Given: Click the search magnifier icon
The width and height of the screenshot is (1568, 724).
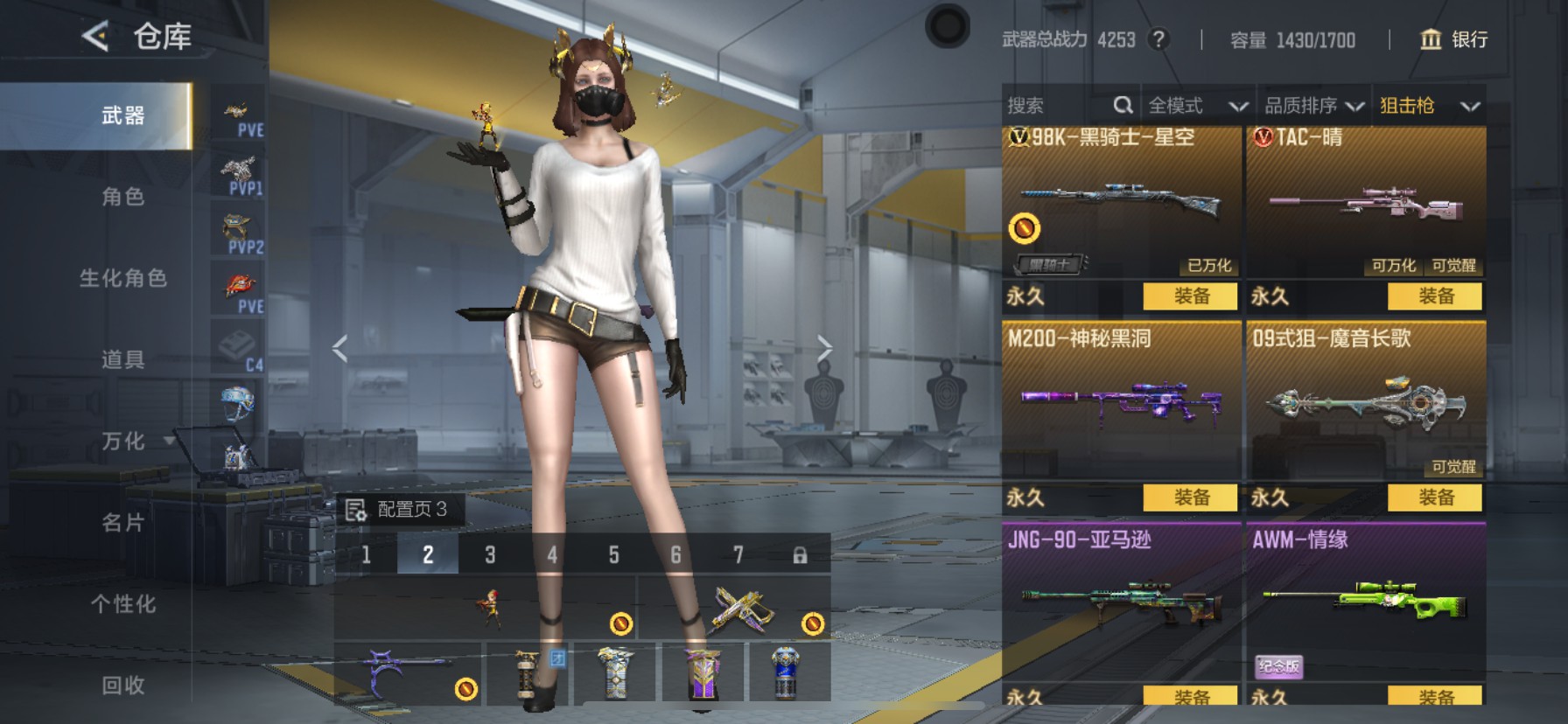Looking at the screenshot, I should click(1125, 105).
